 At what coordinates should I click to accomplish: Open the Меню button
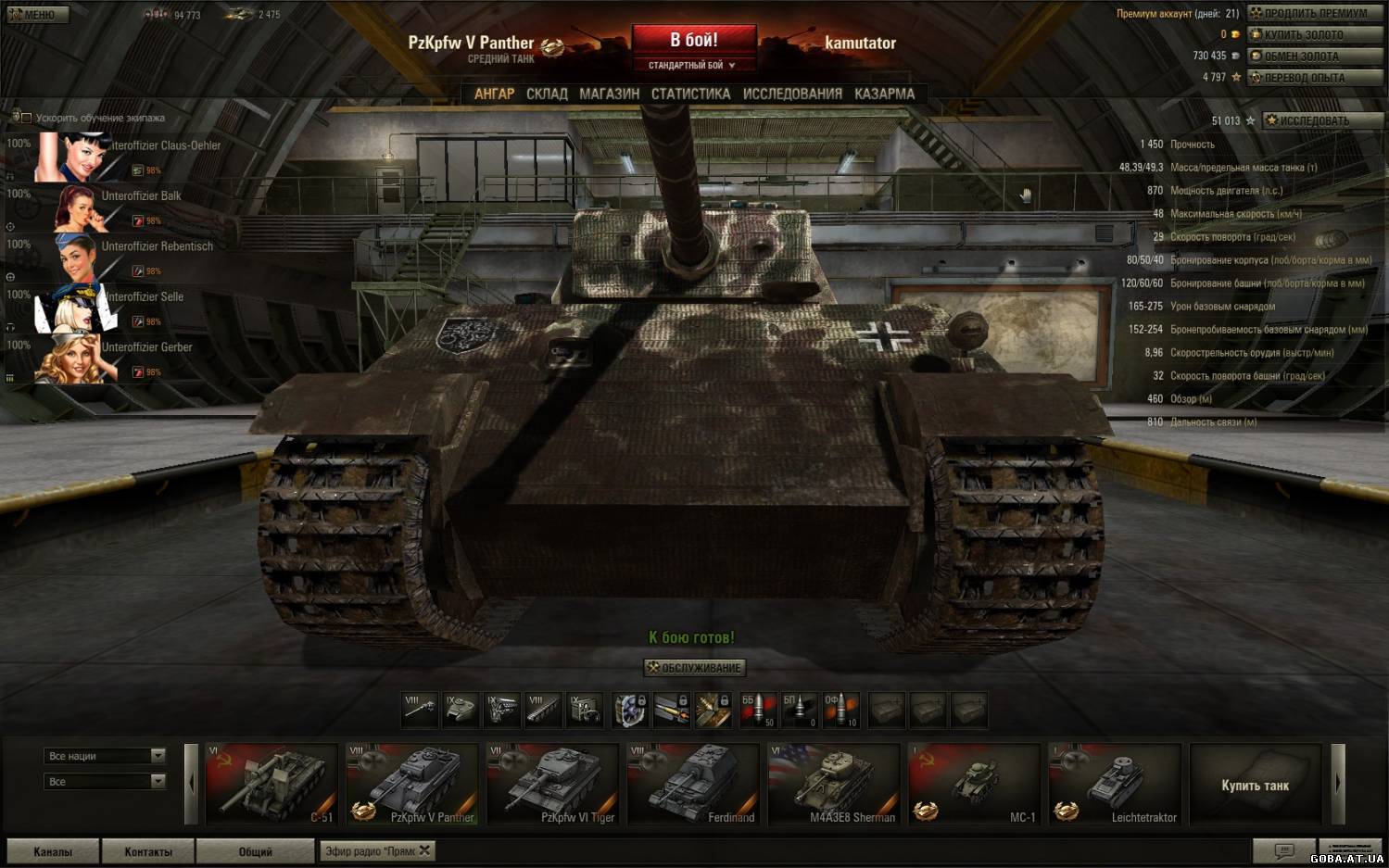pyautogui.click(x=37, y=15)
